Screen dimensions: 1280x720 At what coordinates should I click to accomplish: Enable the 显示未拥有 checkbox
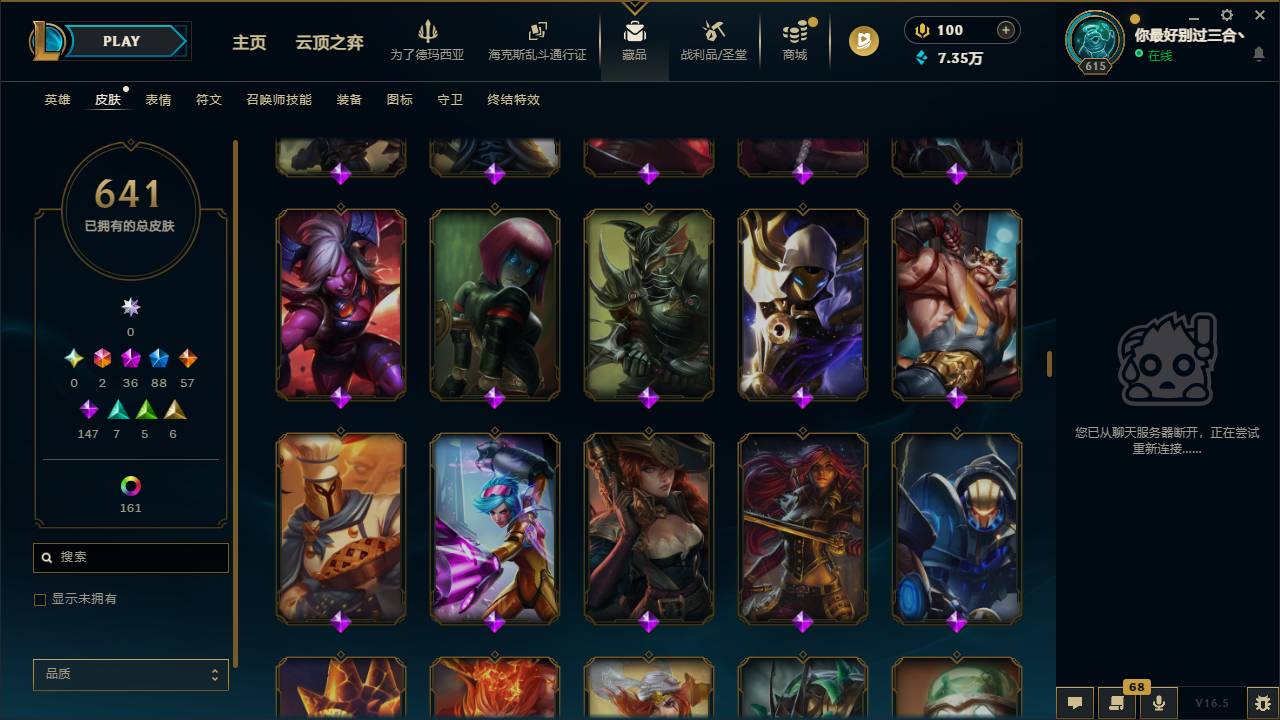coord(40,599)
